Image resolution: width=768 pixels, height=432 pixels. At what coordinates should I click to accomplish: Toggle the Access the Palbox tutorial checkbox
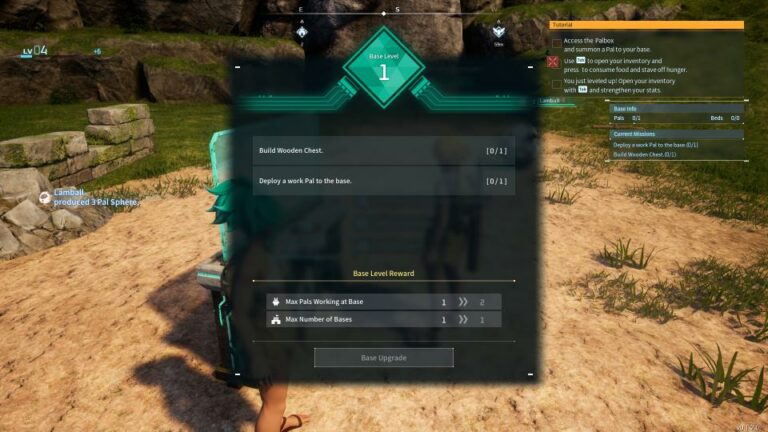click(556, 43)
